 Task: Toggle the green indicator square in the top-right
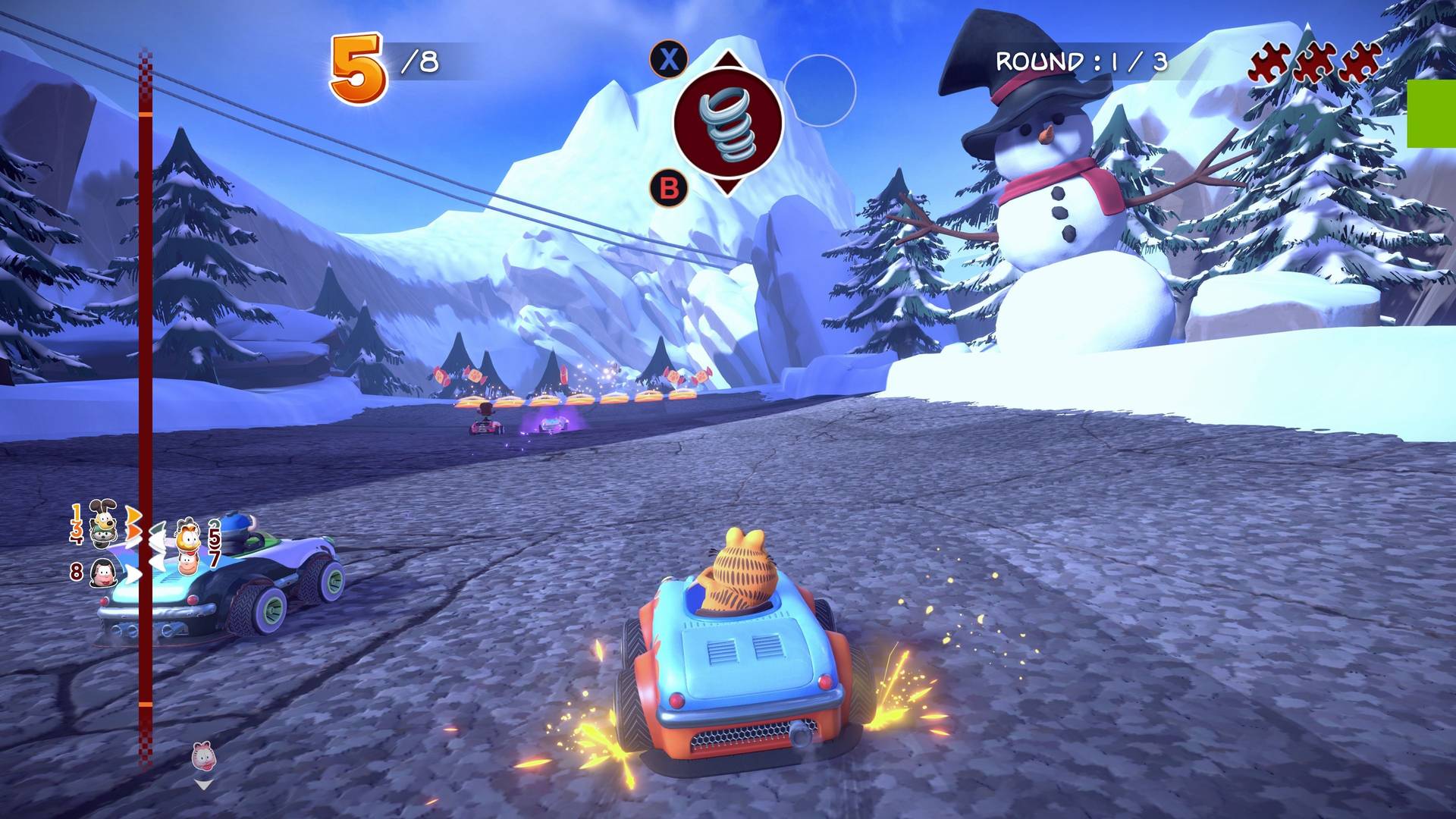click(x=1432, y=112)
